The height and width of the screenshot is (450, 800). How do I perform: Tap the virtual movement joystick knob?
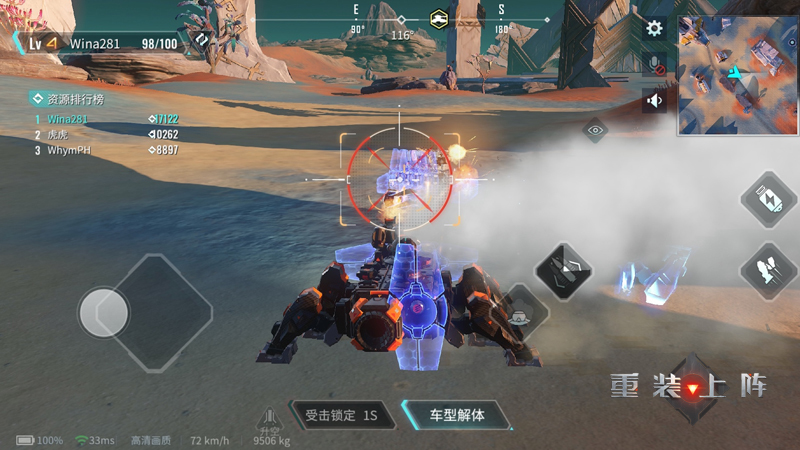click(104, 313)
